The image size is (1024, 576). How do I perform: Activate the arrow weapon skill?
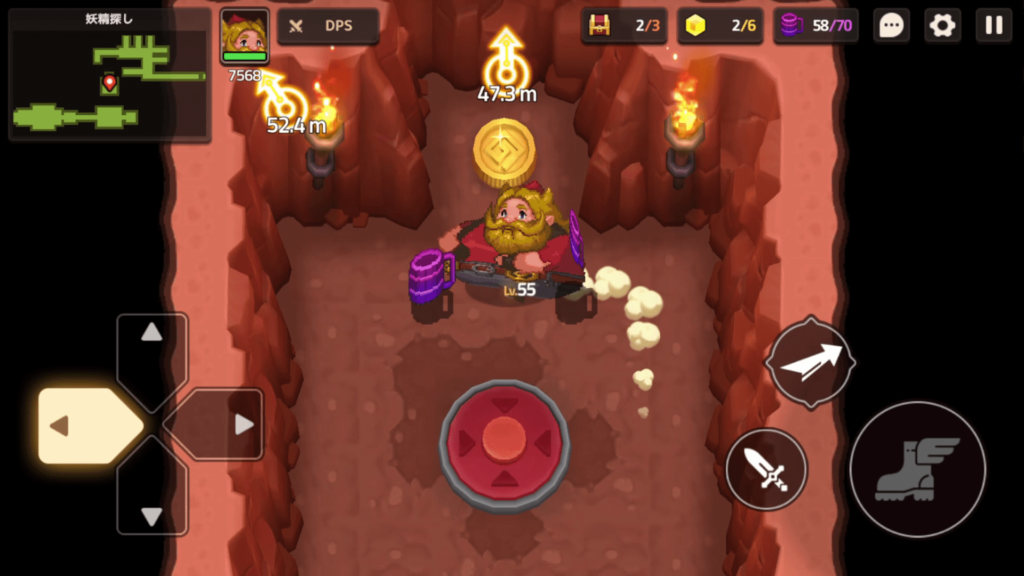(x=810, y=362)
